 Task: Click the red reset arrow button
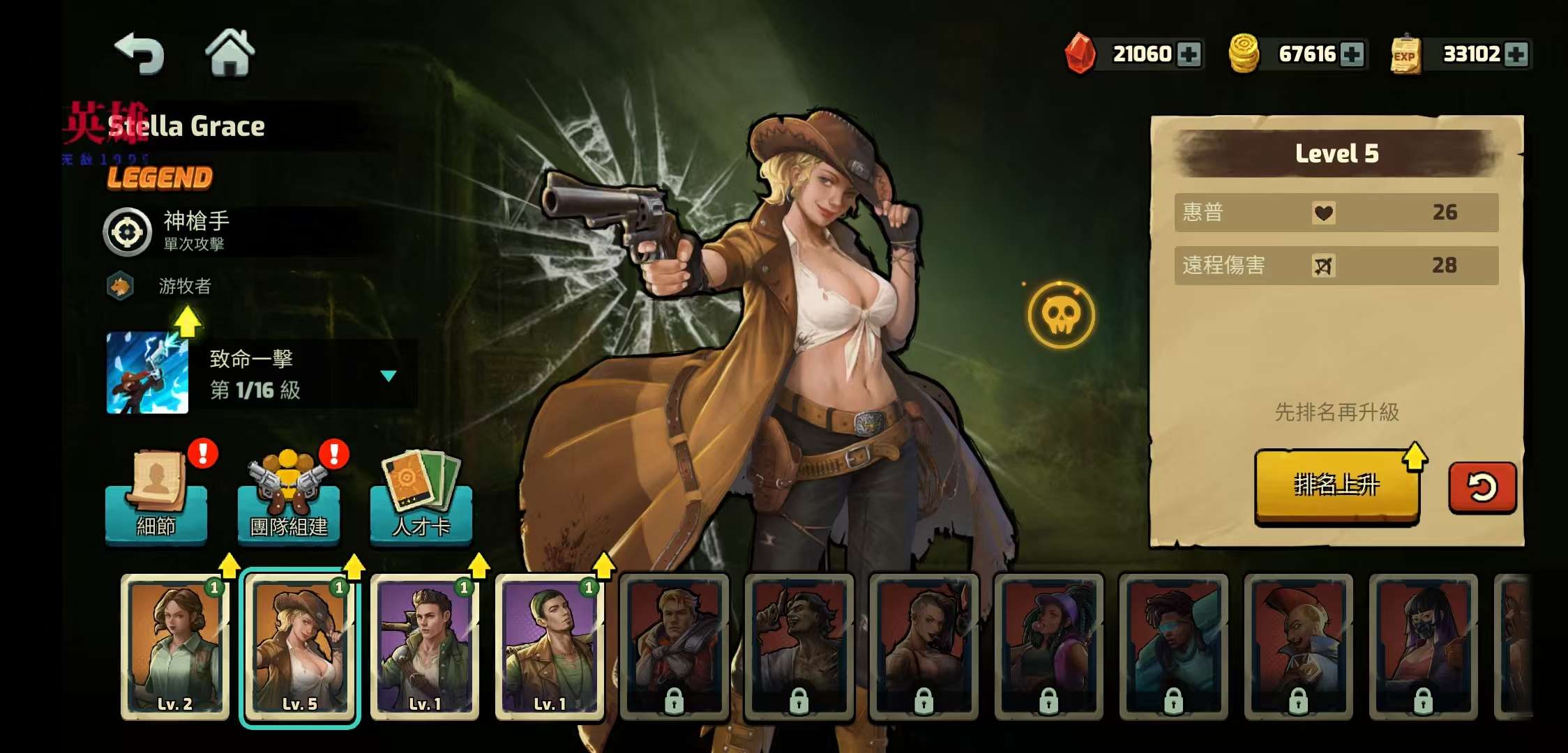(x=1482, y=487)
